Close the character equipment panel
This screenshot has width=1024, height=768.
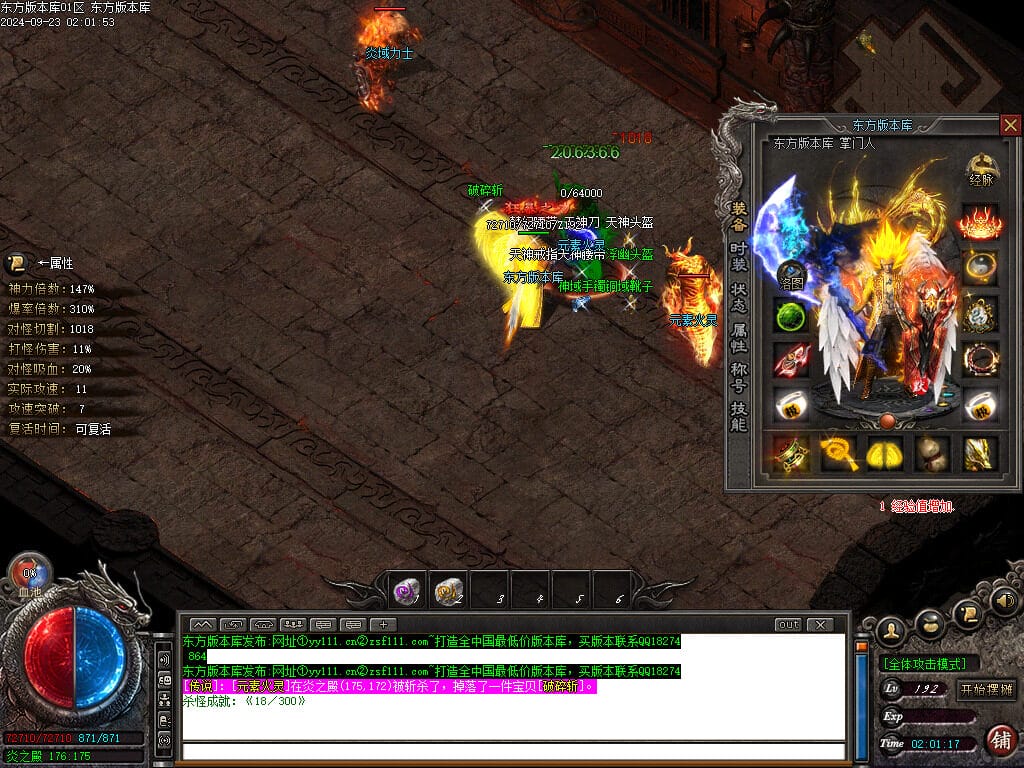[1010, 125]
